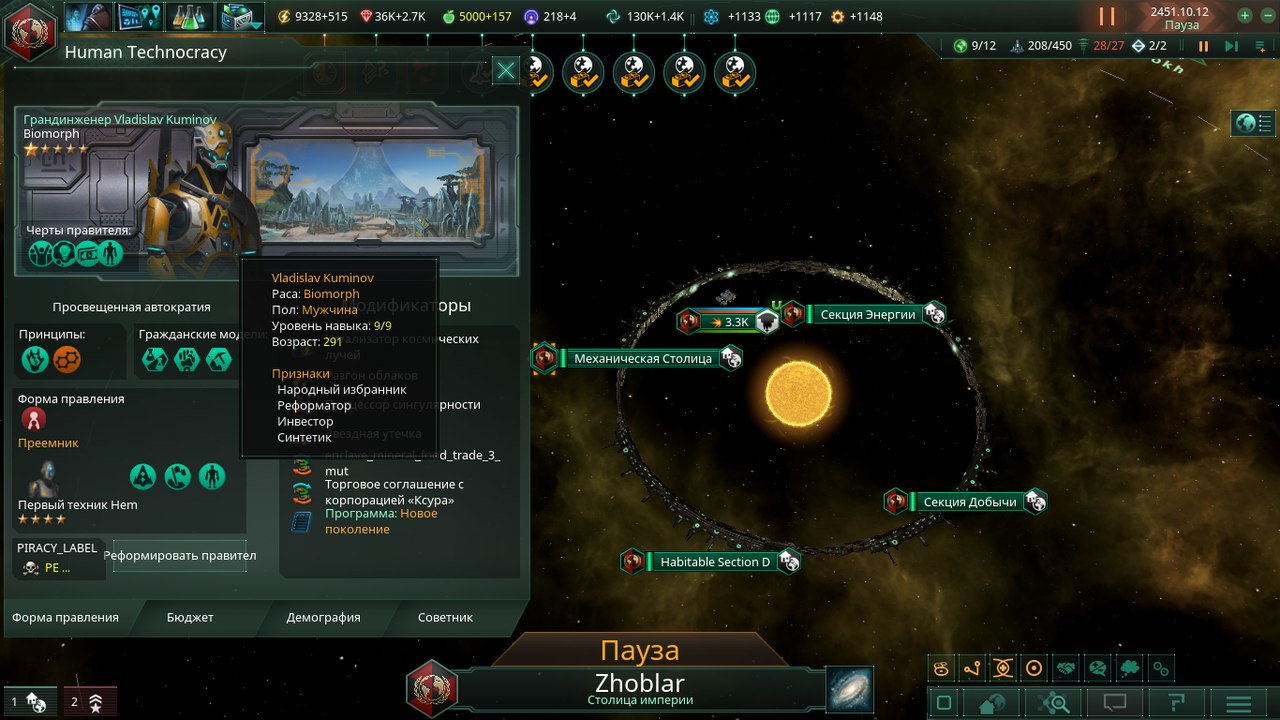Image resolution: width=1280 pixels, height=720 pixels.
Task: Open the Демография tab
Action: pos(323,617)
